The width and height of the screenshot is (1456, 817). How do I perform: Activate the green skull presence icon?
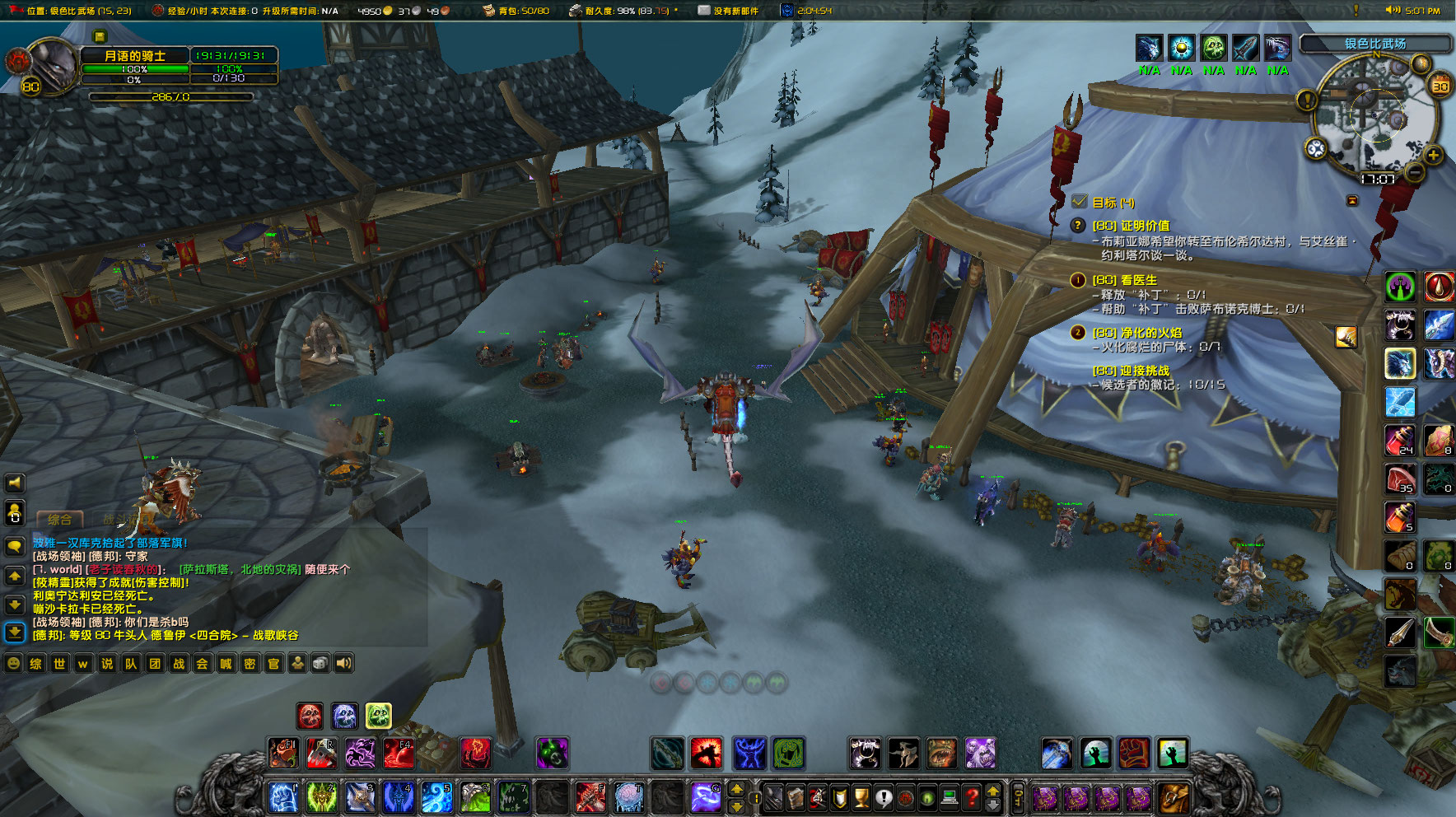tap(378, 716)
